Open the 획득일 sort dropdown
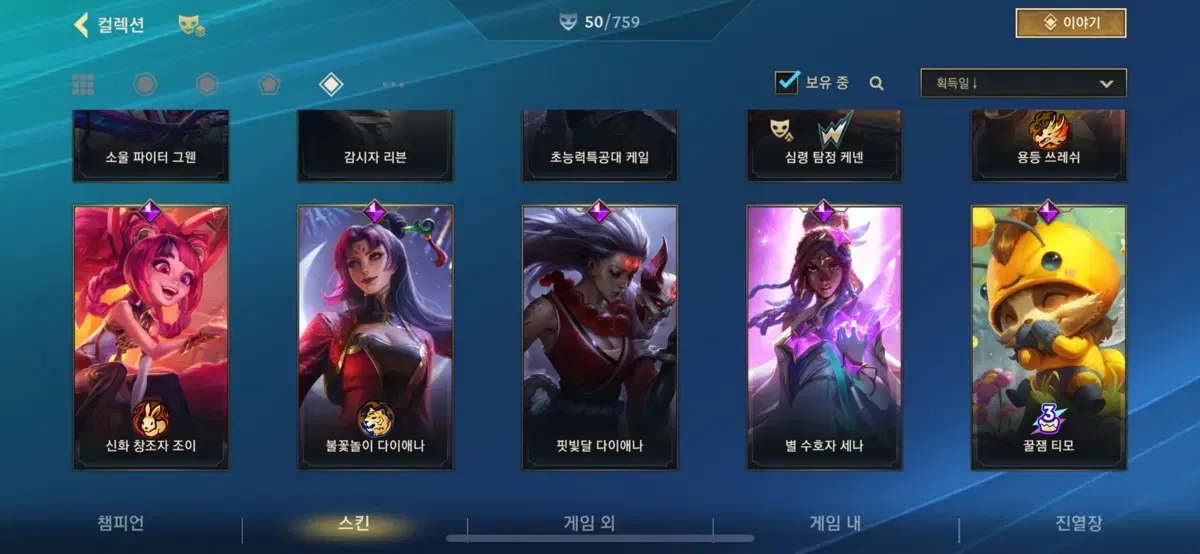 pyautogui.click(x=1023, y=83)
